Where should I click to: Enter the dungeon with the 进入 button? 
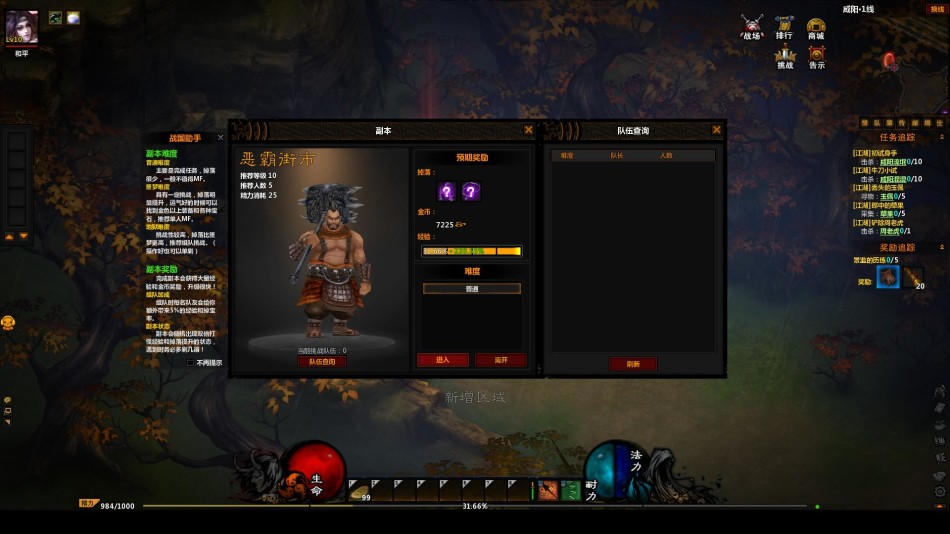tap(442, 360)
